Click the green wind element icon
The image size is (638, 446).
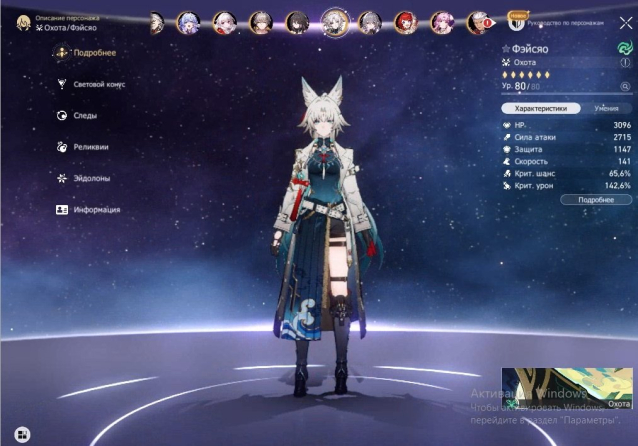pyautogui.click(x=625, y=47)
